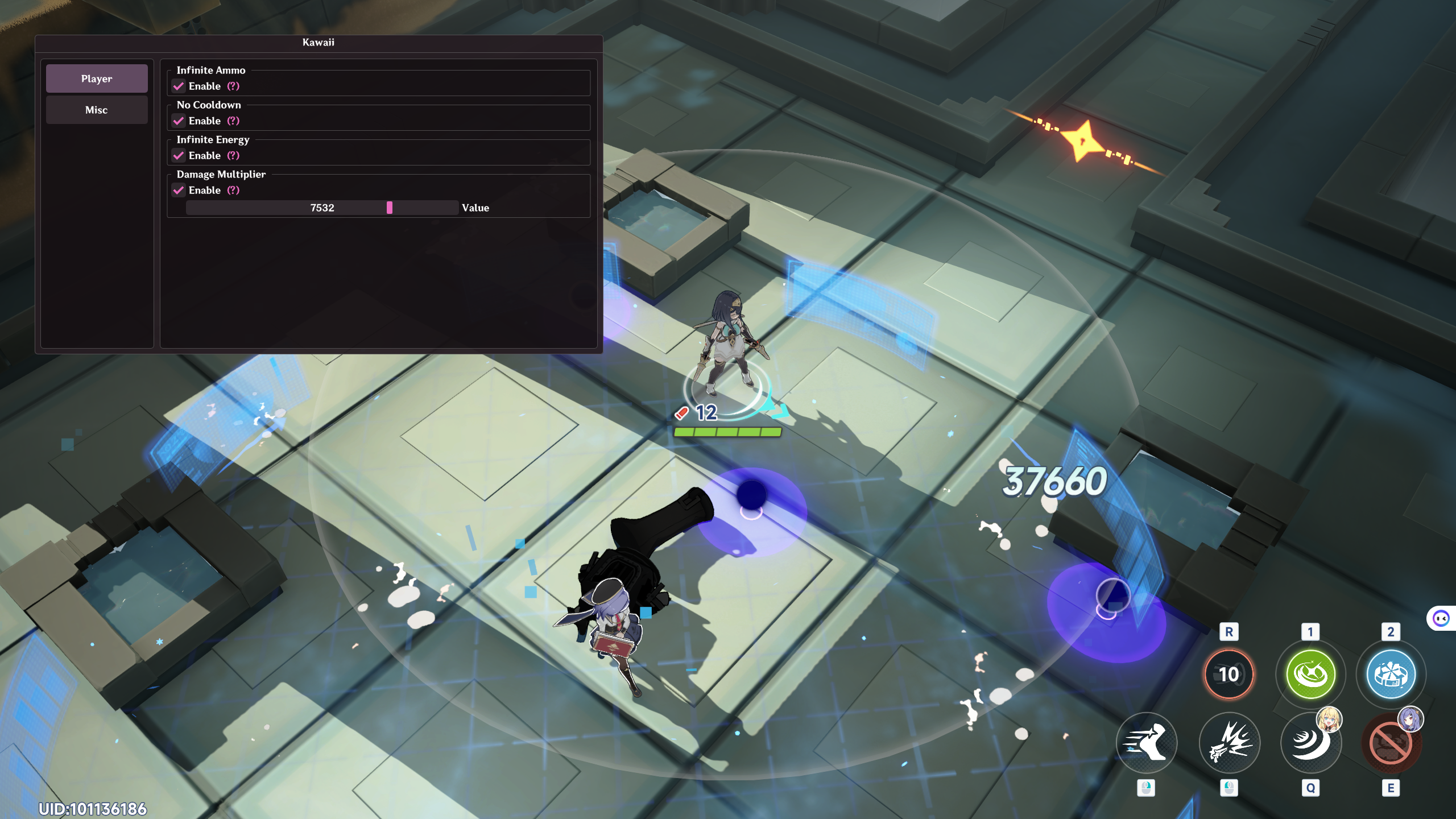Use the blue cake-shaped skill

[x=1391, y=675]
